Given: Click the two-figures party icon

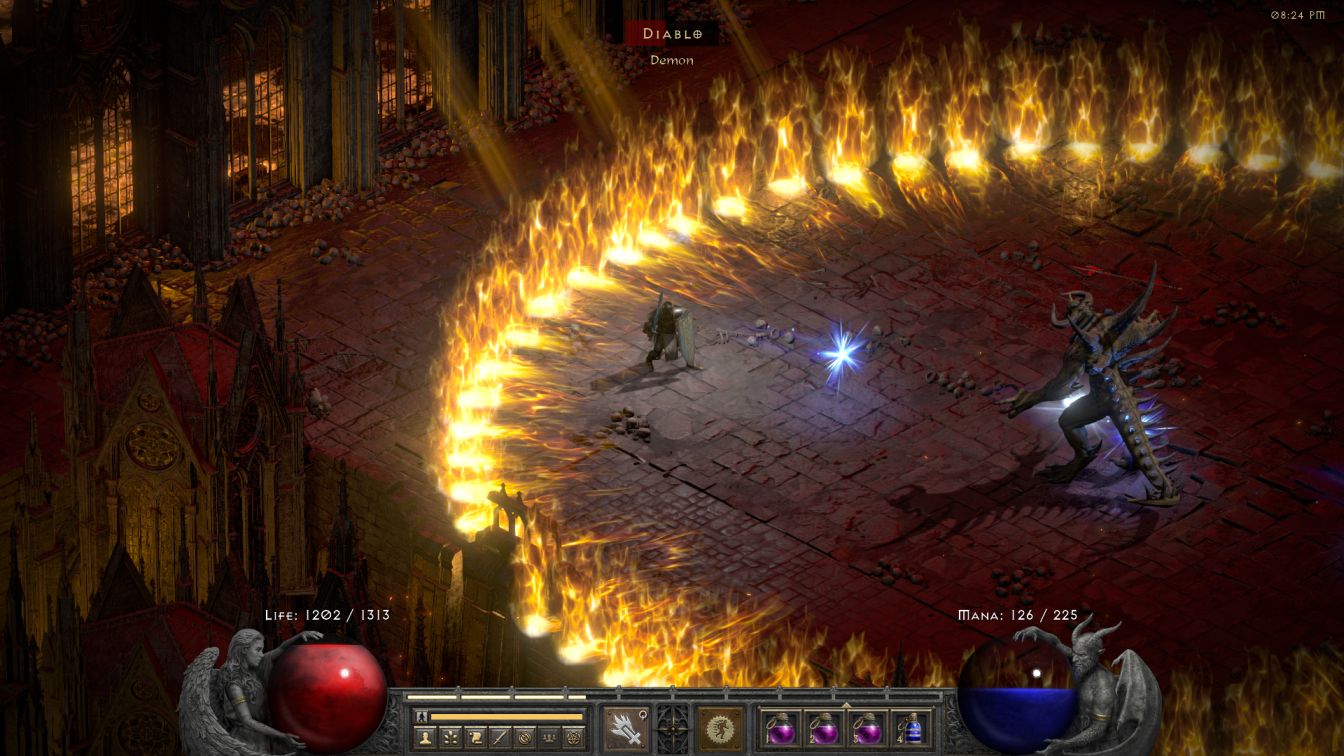Looking at the screenshot, I should pyautogui.click(x=548, y=737).
